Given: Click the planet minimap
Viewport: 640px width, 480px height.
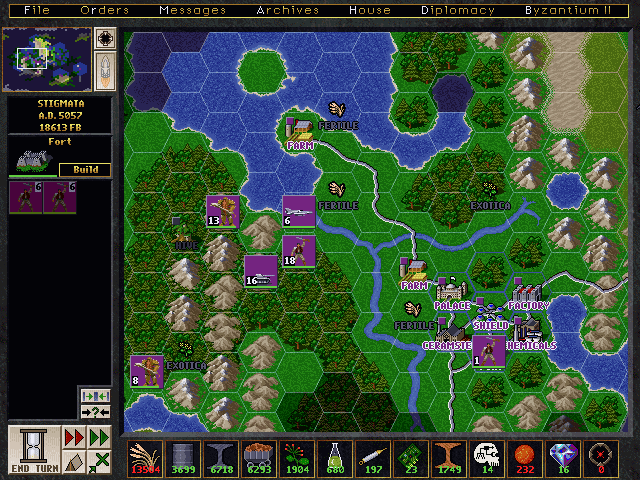Looking at the screenshot, I should click(46, 58).
